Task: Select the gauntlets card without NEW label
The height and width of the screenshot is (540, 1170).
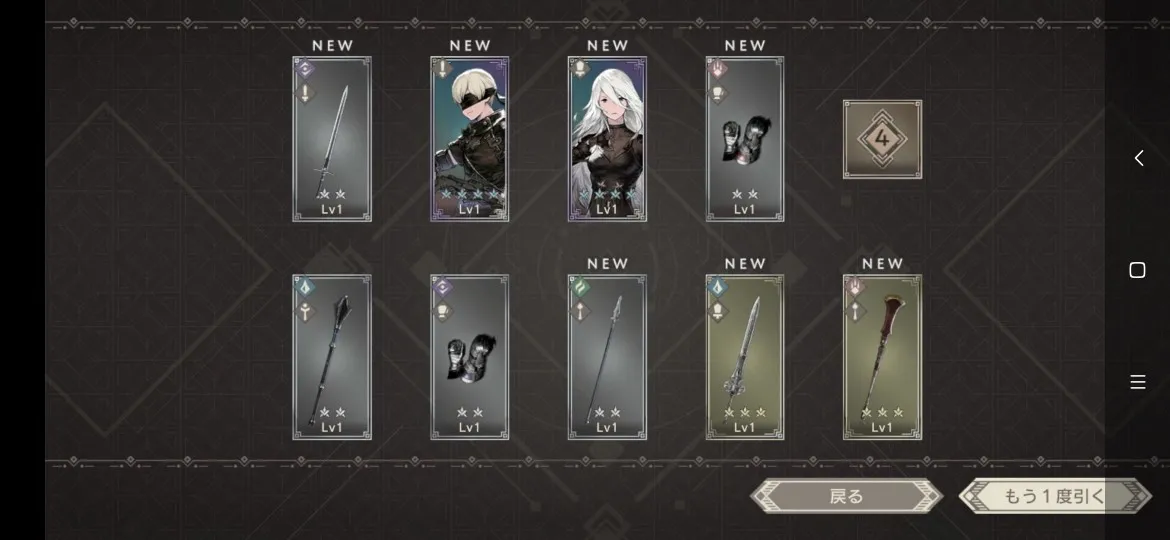Action: coord(470,357)
